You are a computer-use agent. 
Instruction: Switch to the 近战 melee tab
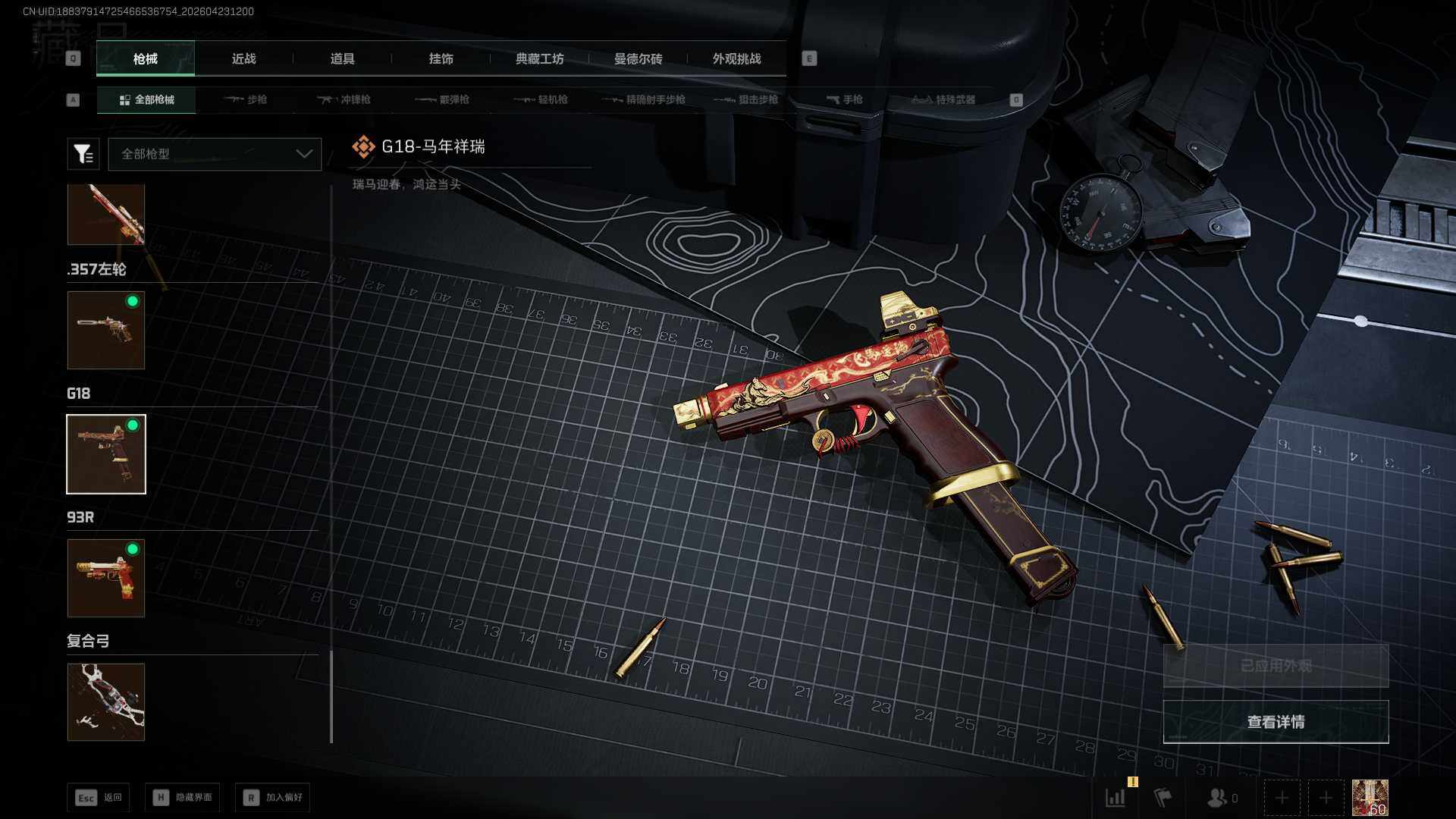[243, 58]
